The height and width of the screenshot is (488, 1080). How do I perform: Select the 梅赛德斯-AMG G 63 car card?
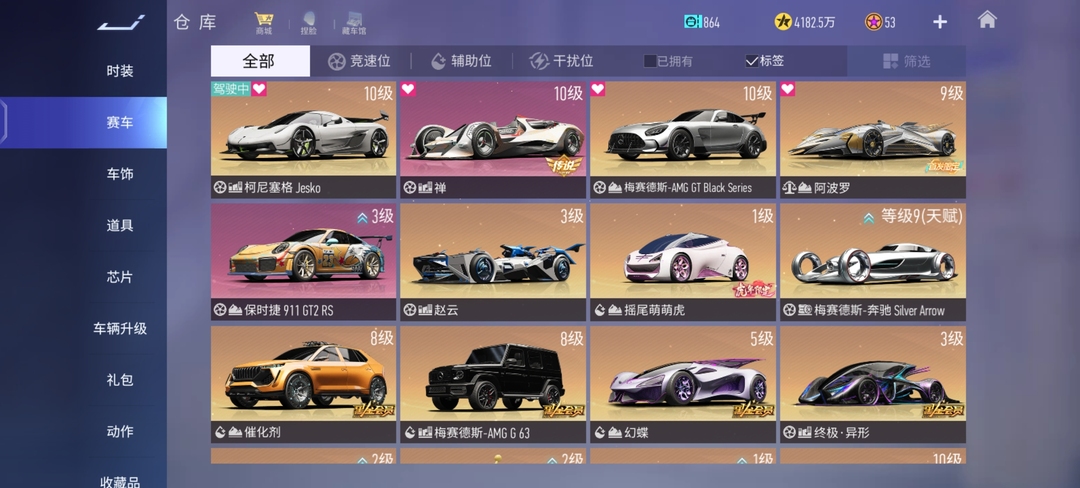pos(493,384)
